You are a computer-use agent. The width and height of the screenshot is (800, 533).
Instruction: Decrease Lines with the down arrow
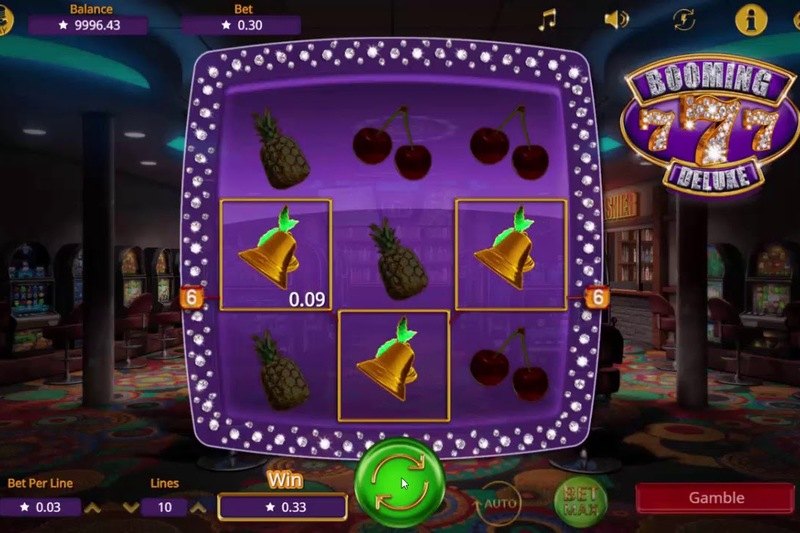(130, 507)
